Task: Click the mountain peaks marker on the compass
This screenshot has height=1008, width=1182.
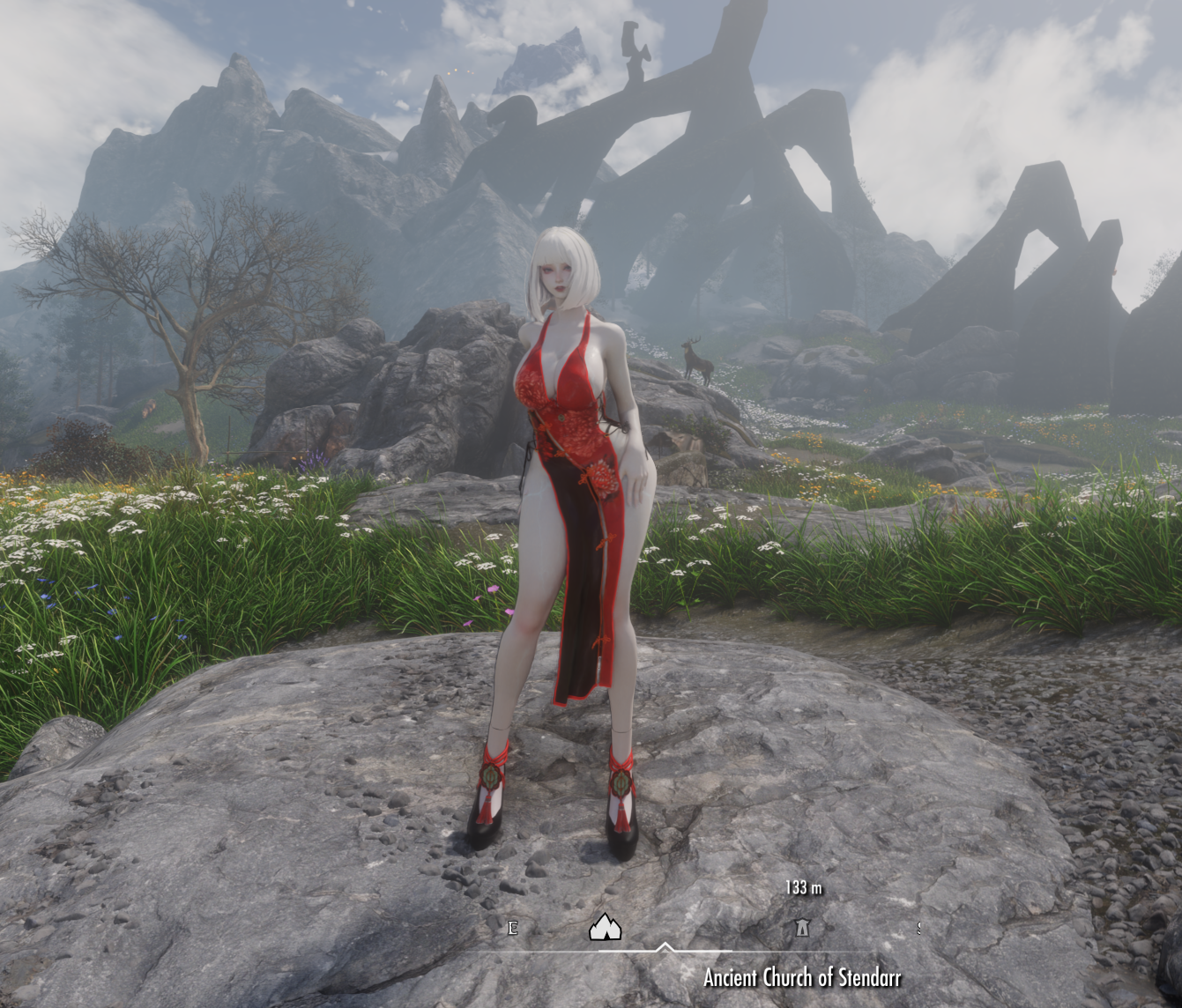Action: coord(605,927)
